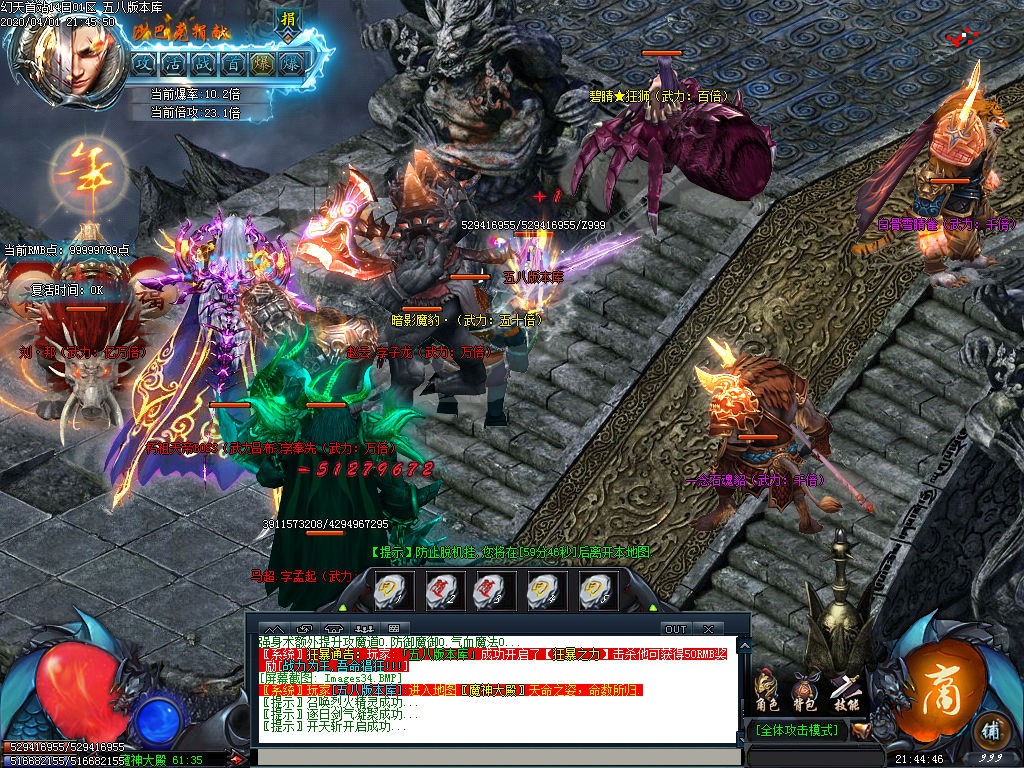
Task: Select the 活 buff button
Action: pyautogui.click(x=174, y=64)
